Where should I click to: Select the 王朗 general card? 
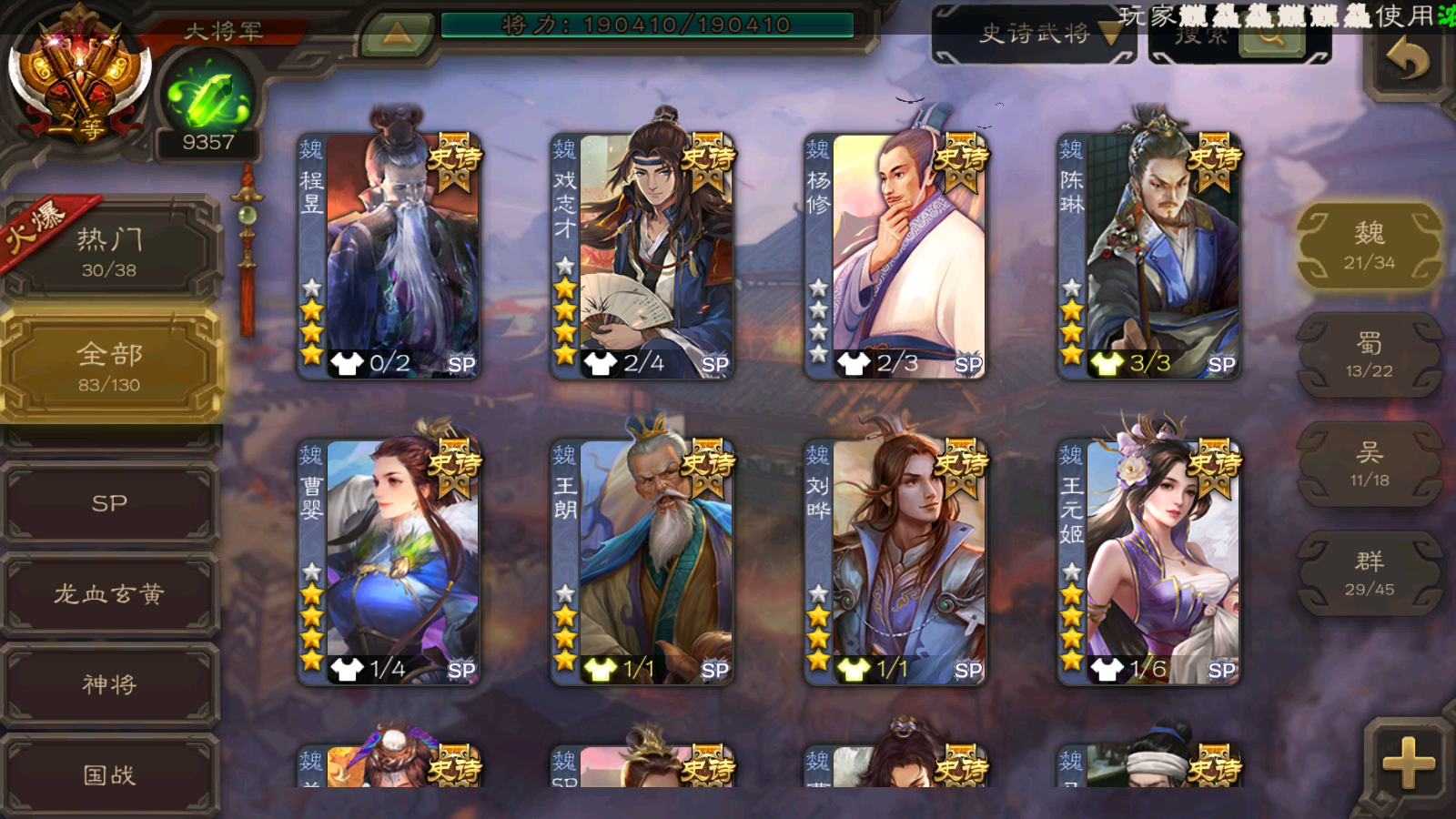(642, 561)
